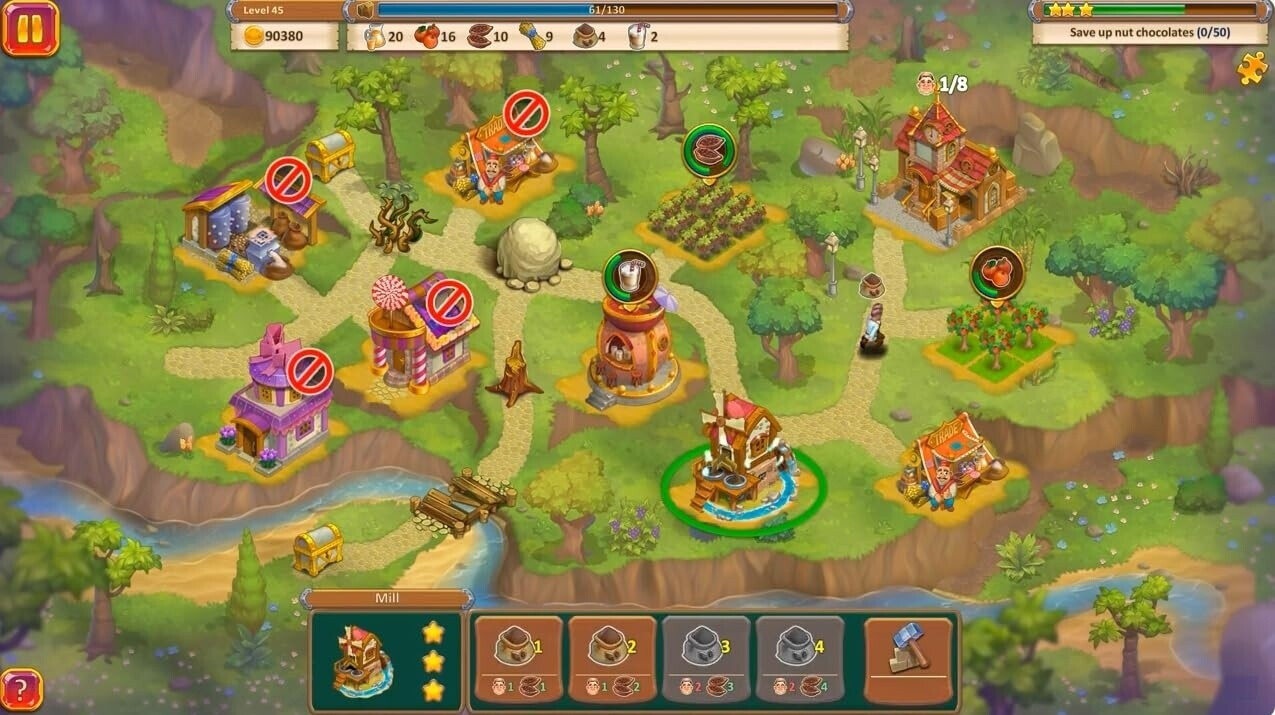Collect the cocoa beans bubble over the plantation
Screen dimensions: 1275x715
pyautogui.click(x=708, y=150)
